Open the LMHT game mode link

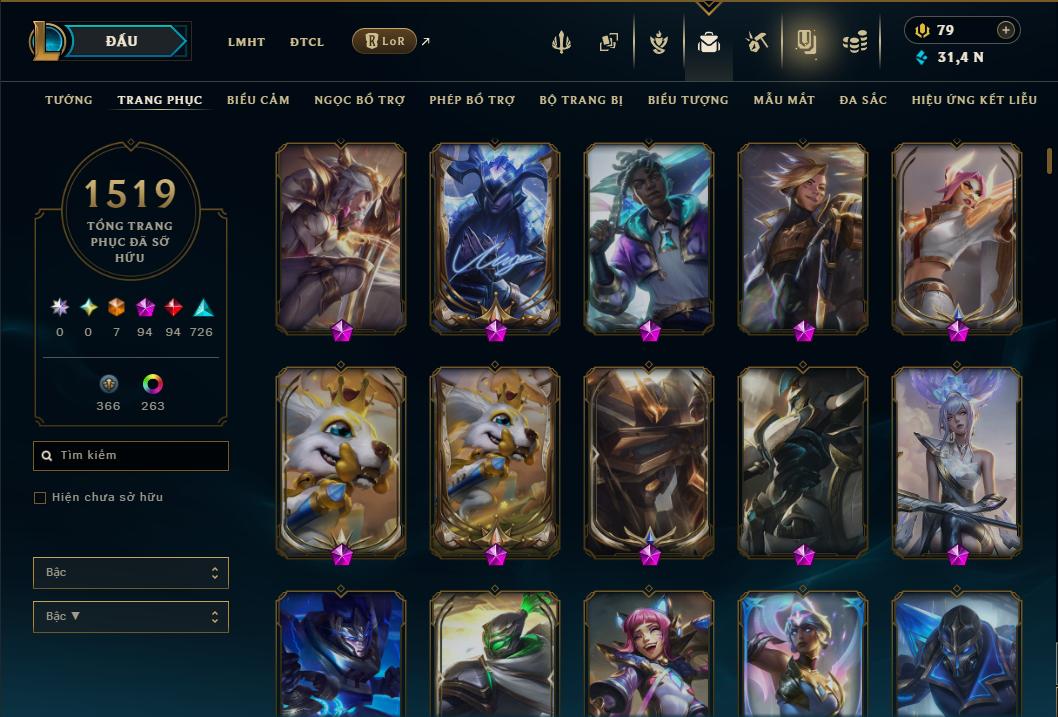coord(246,42)
